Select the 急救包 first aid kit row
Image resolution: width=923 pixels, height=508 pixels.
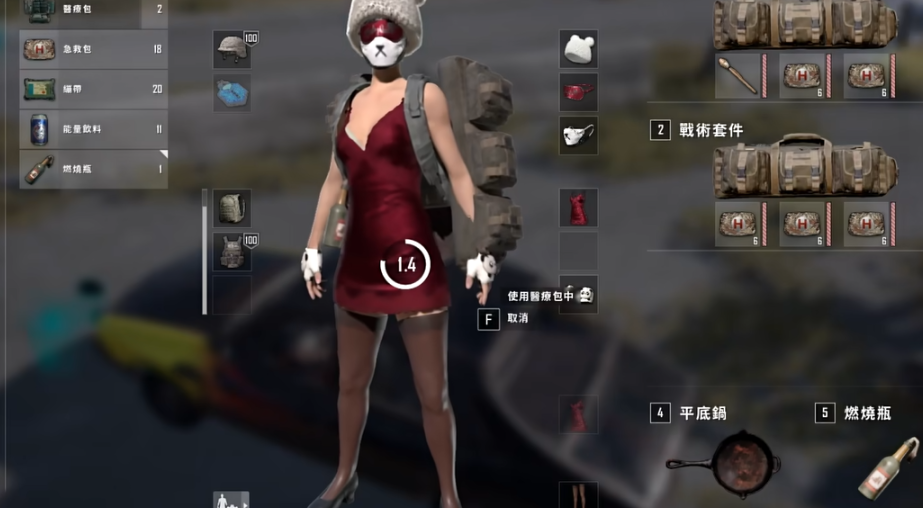[93, 49]
